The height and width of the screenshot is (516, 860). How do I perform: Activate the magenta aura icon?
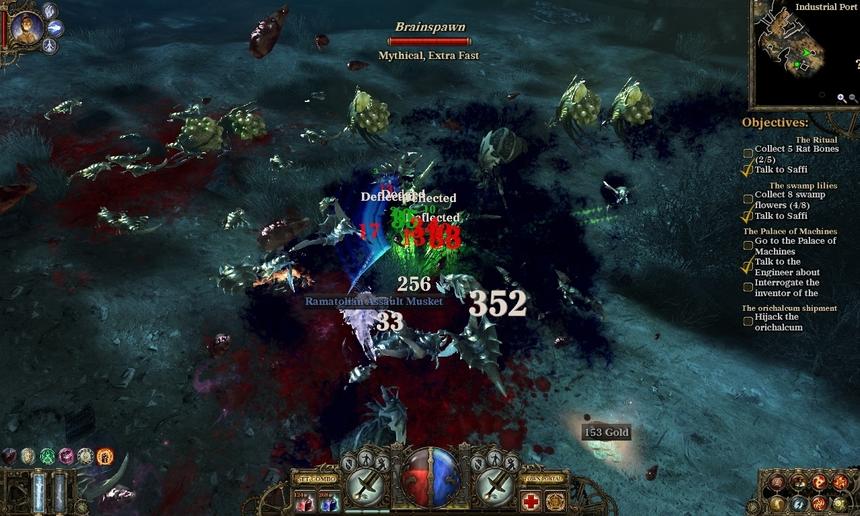pos(66,457)
